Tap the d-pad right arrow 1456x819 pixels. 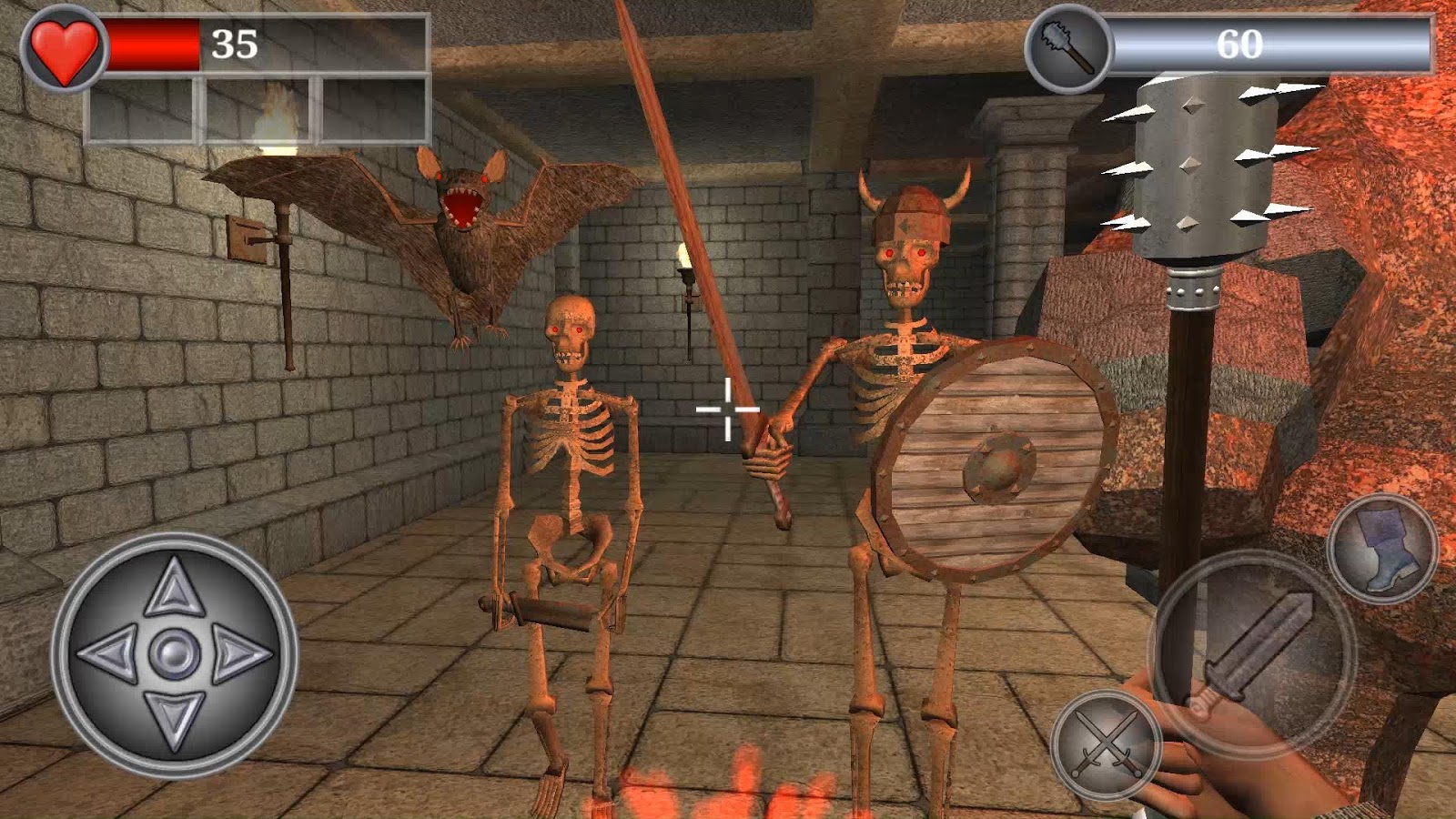pos(240,652)
